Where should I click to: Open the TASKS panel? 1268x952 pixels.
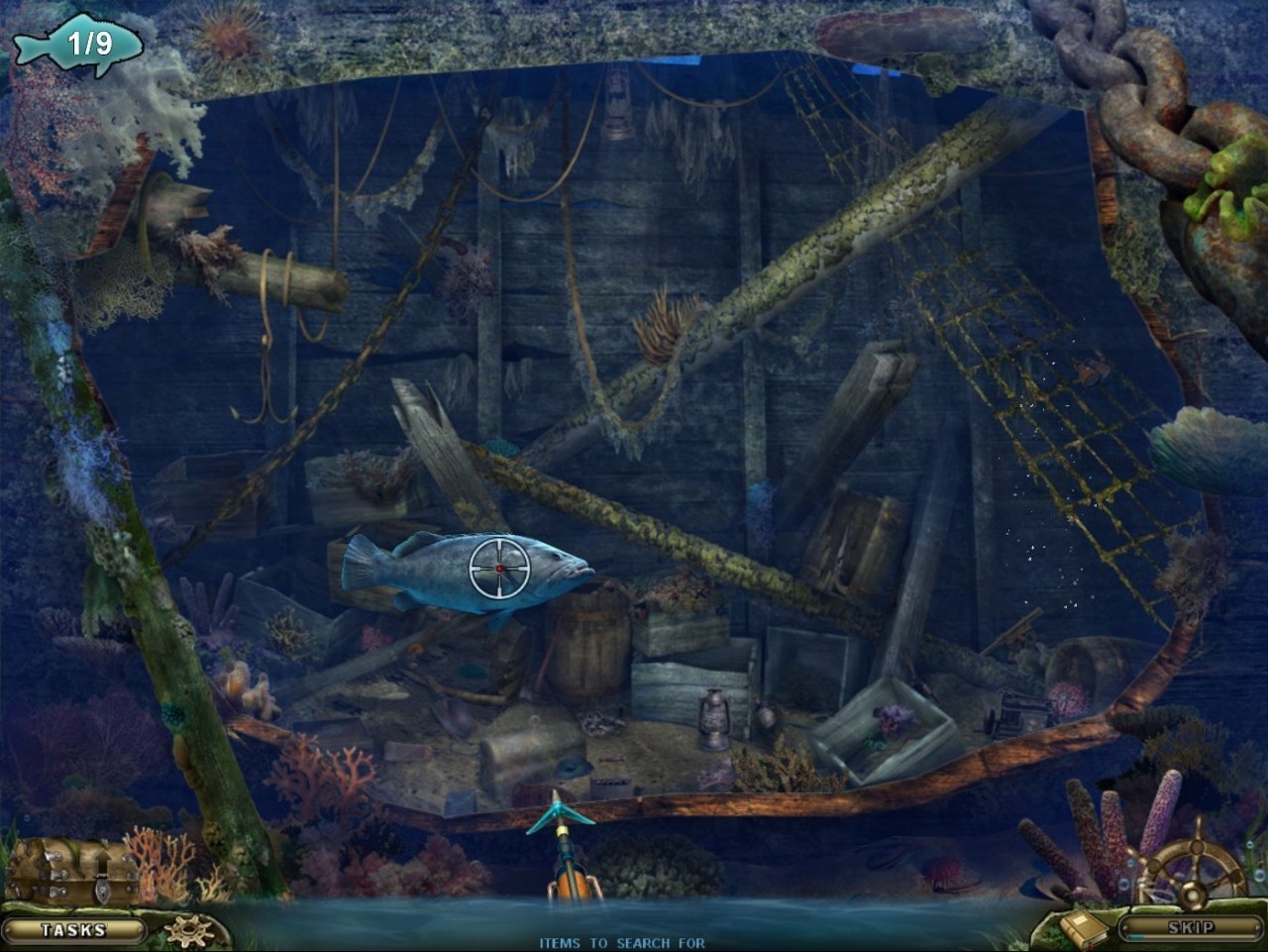tap(72, 928)
